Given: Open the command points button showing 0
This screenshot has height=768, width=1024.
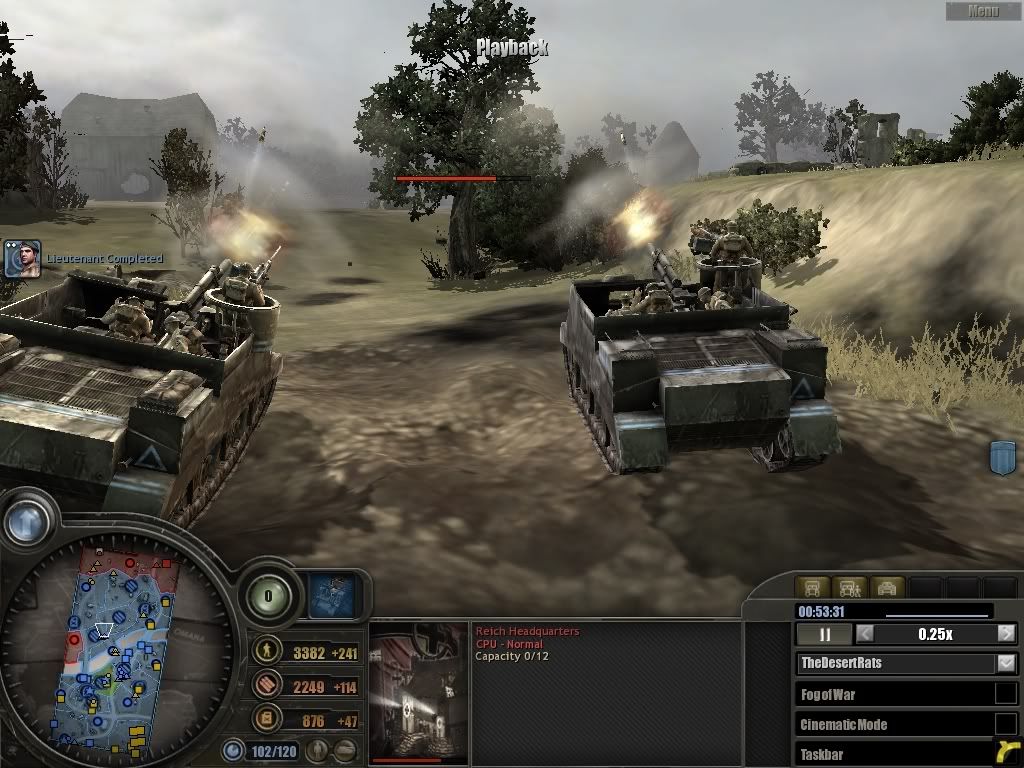Looking at the screenshot, I should pos(268,597).
